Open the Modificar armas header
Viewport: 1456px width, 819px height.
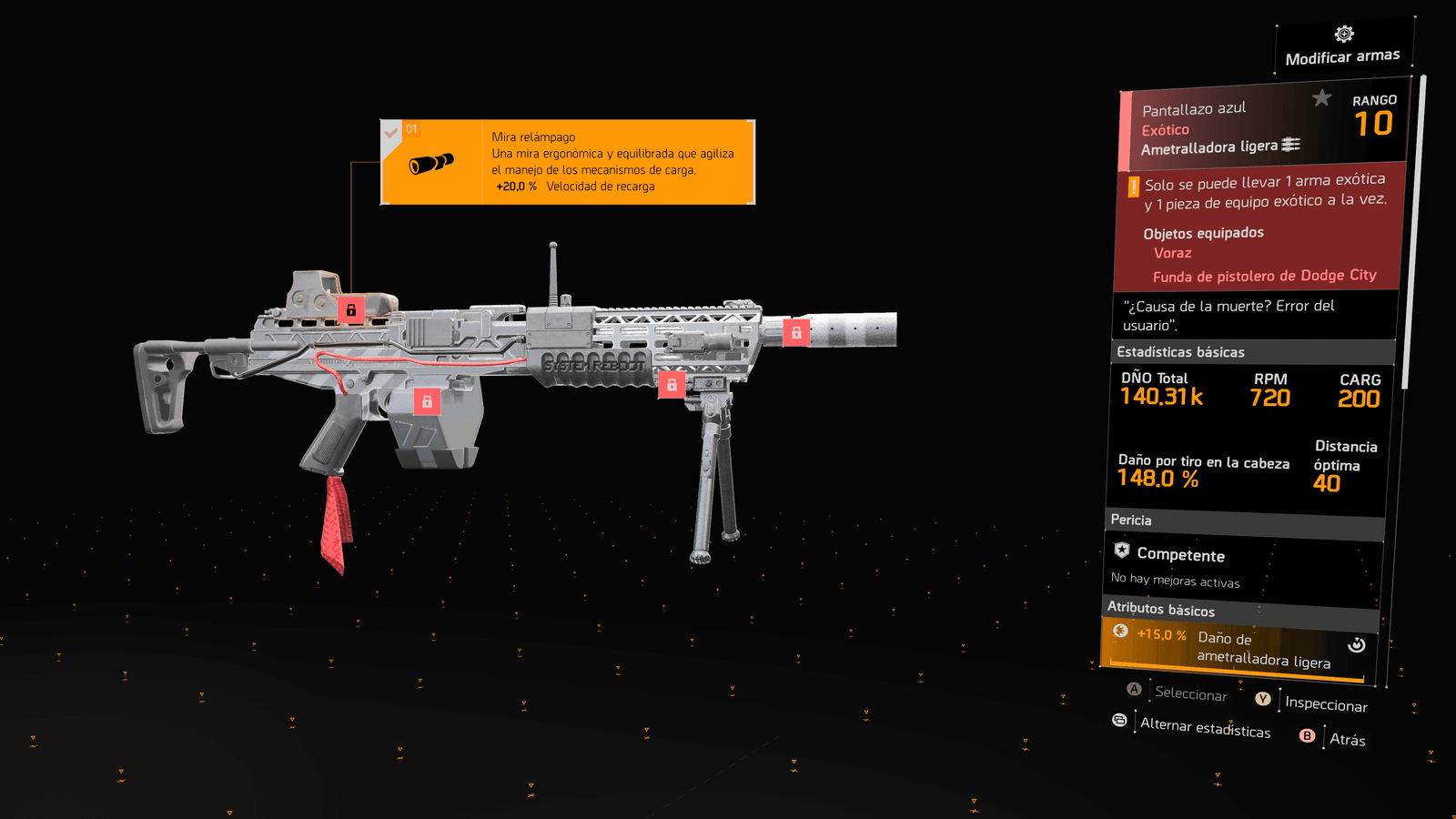[x=1343, y=46]
